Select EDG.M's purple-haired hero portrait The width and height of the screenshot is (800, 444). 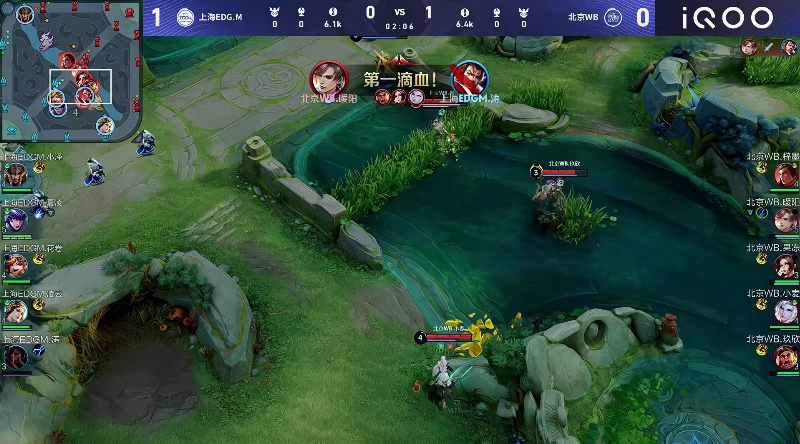(x=16, y=220)
